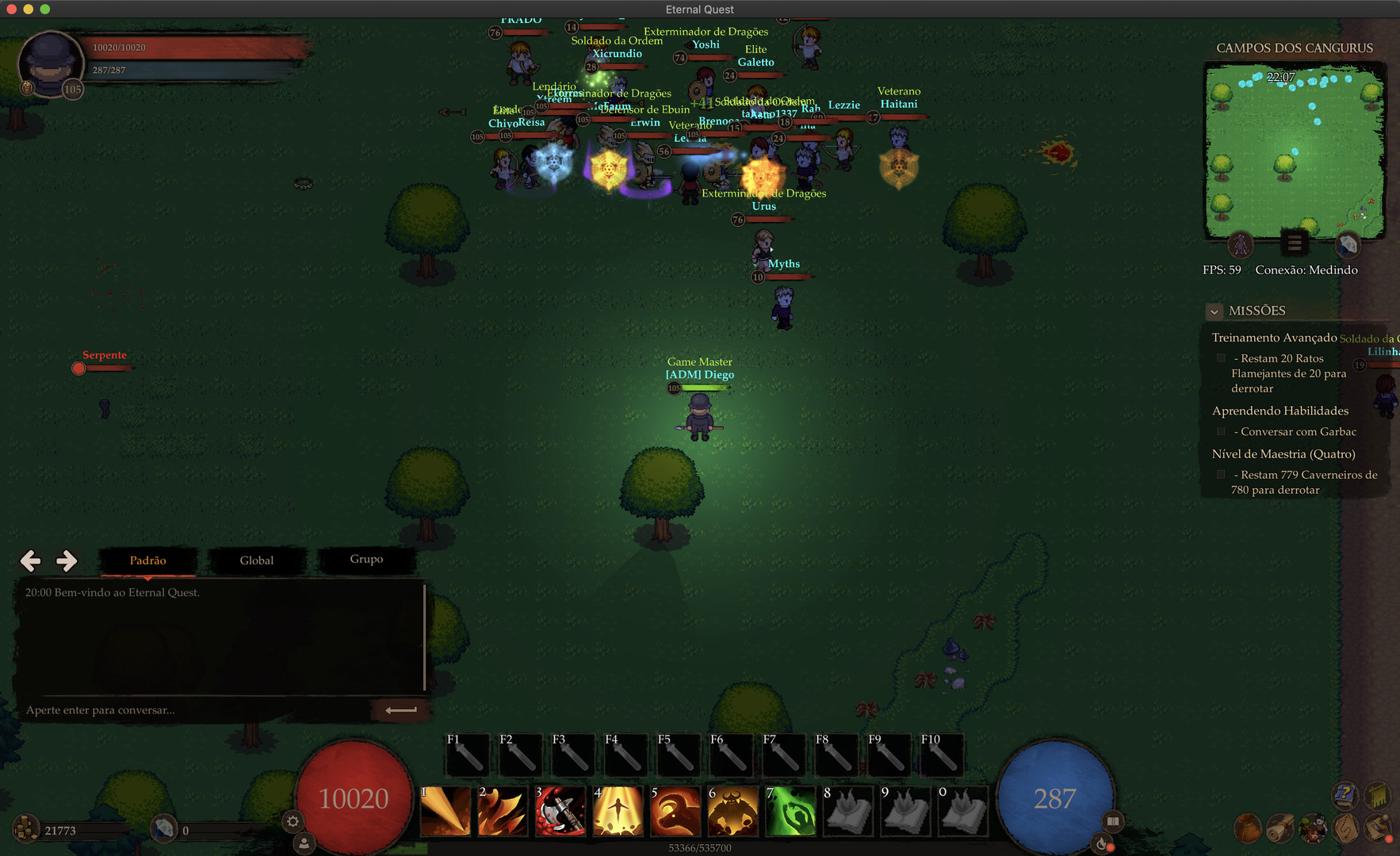
Task: Check the 'Conversar com Garbac' quest objective
Action: (x=1221, y=431)
